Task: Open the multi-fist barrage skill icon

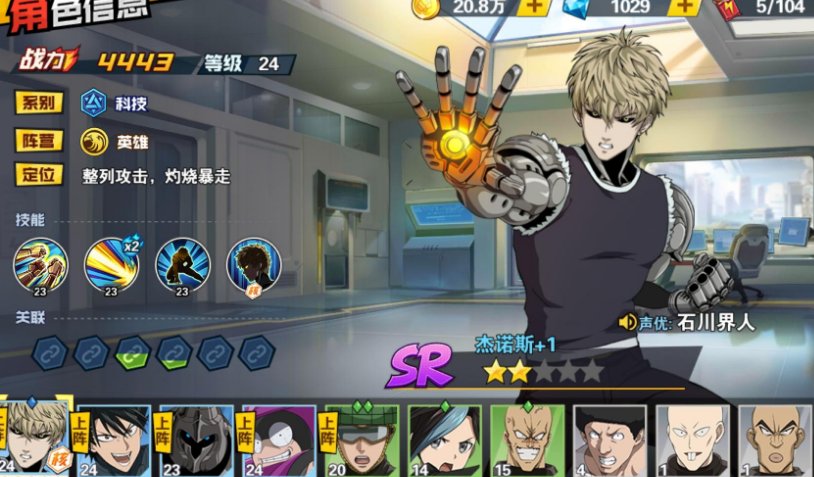Action: point(40,265)
